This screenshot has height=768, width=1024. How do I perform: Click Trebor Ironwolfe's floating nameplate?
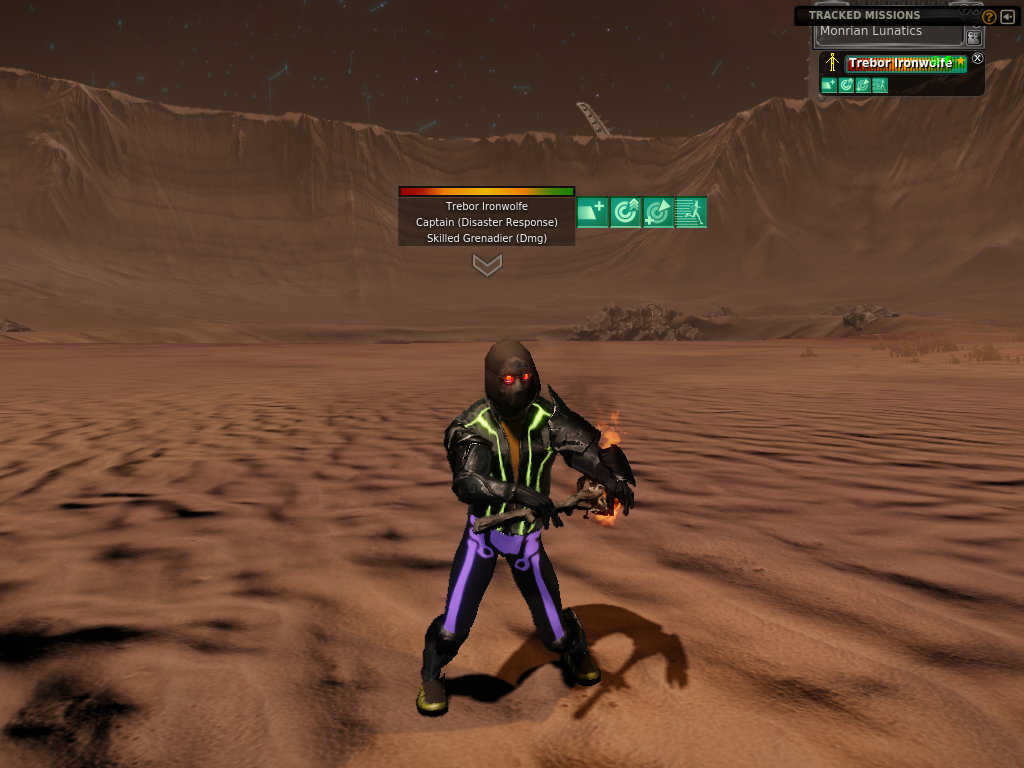pyautogui.click(x=487, y=207)
